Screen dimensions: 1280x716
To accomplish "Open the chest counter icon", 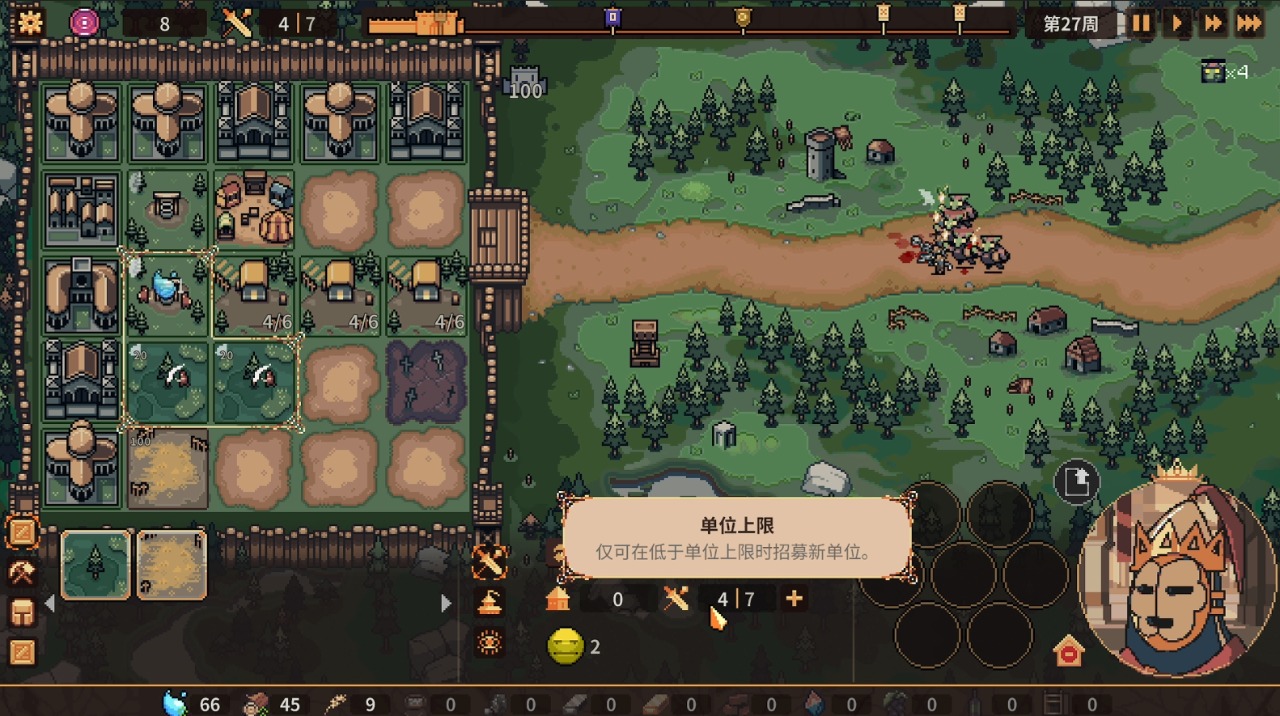I will pos(1214,71).
